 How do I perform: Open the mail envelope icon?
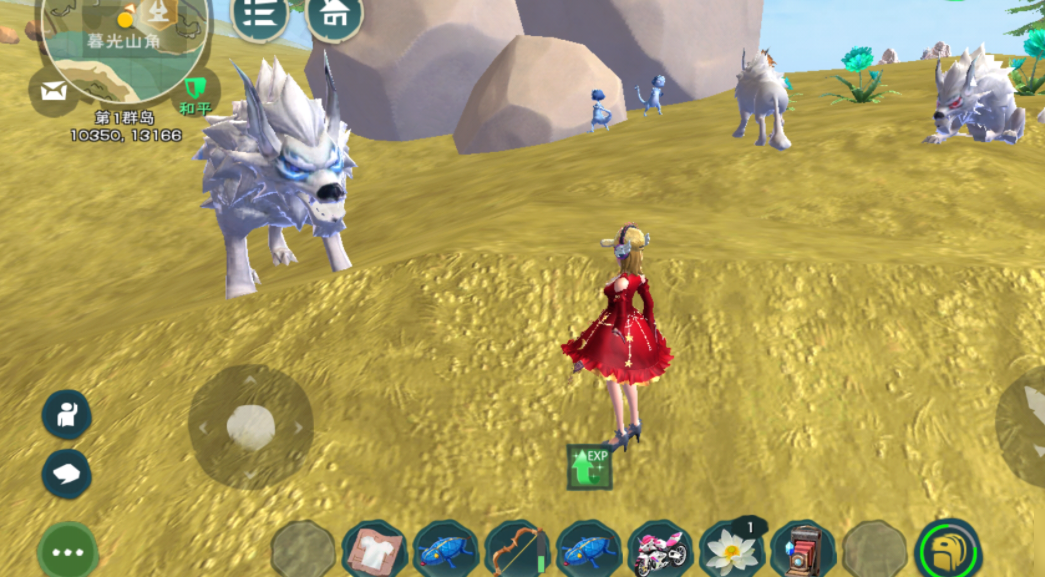(x=53, y=92)
